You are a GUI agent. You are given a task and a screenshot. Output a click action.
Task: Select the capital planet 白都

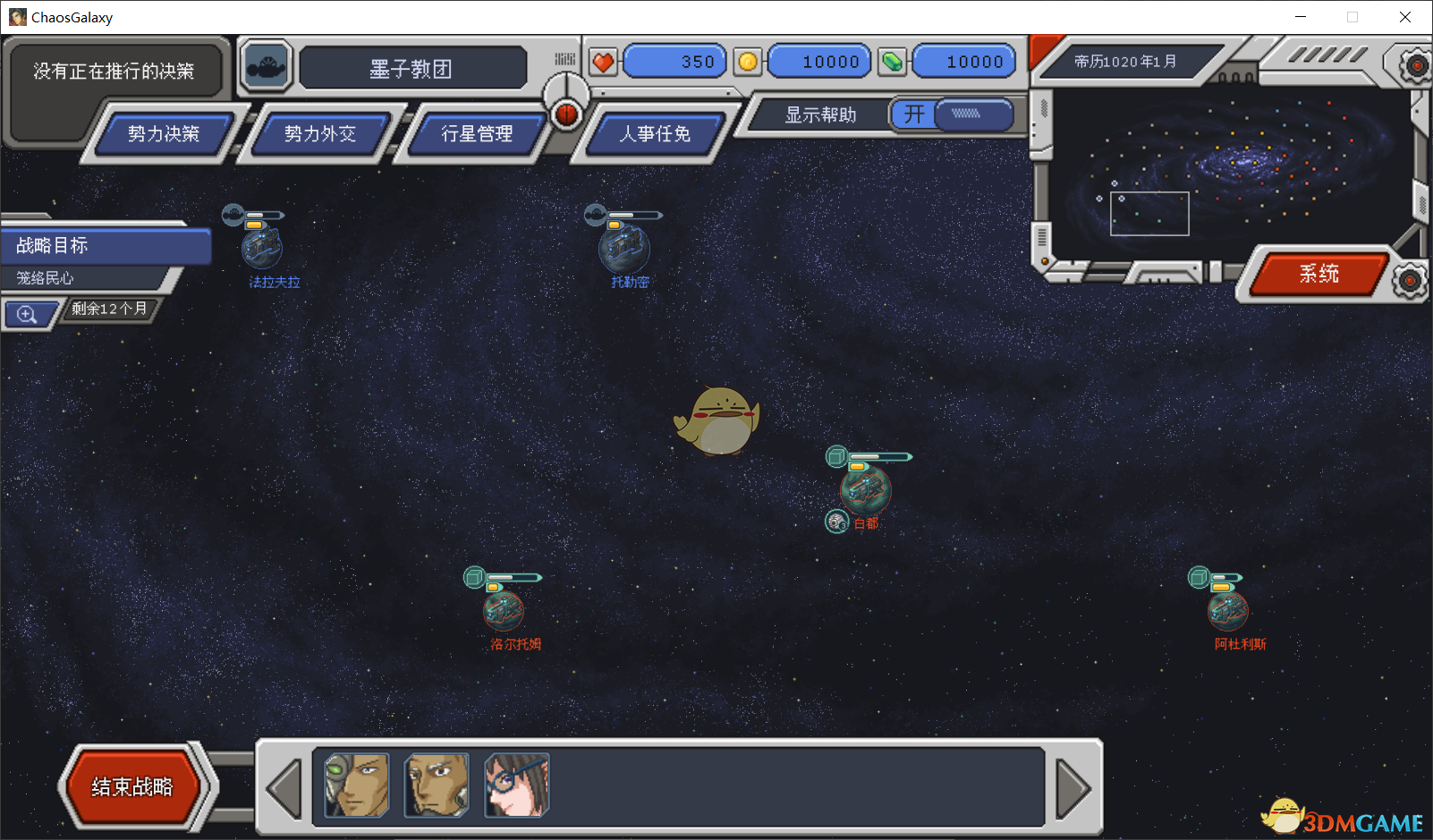click(x=865, y=489)
